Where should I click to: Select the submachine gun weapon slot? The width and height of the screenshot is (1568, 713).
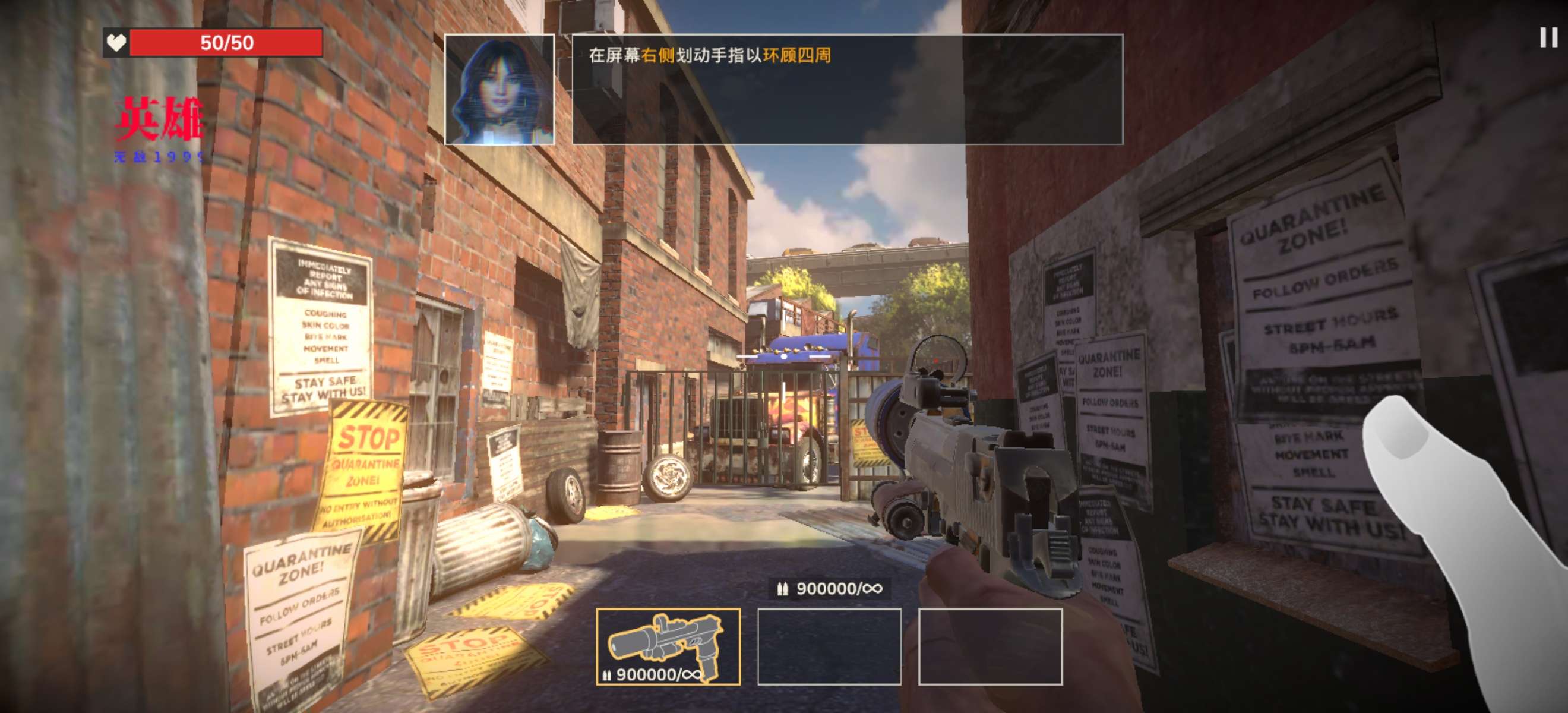668,646
